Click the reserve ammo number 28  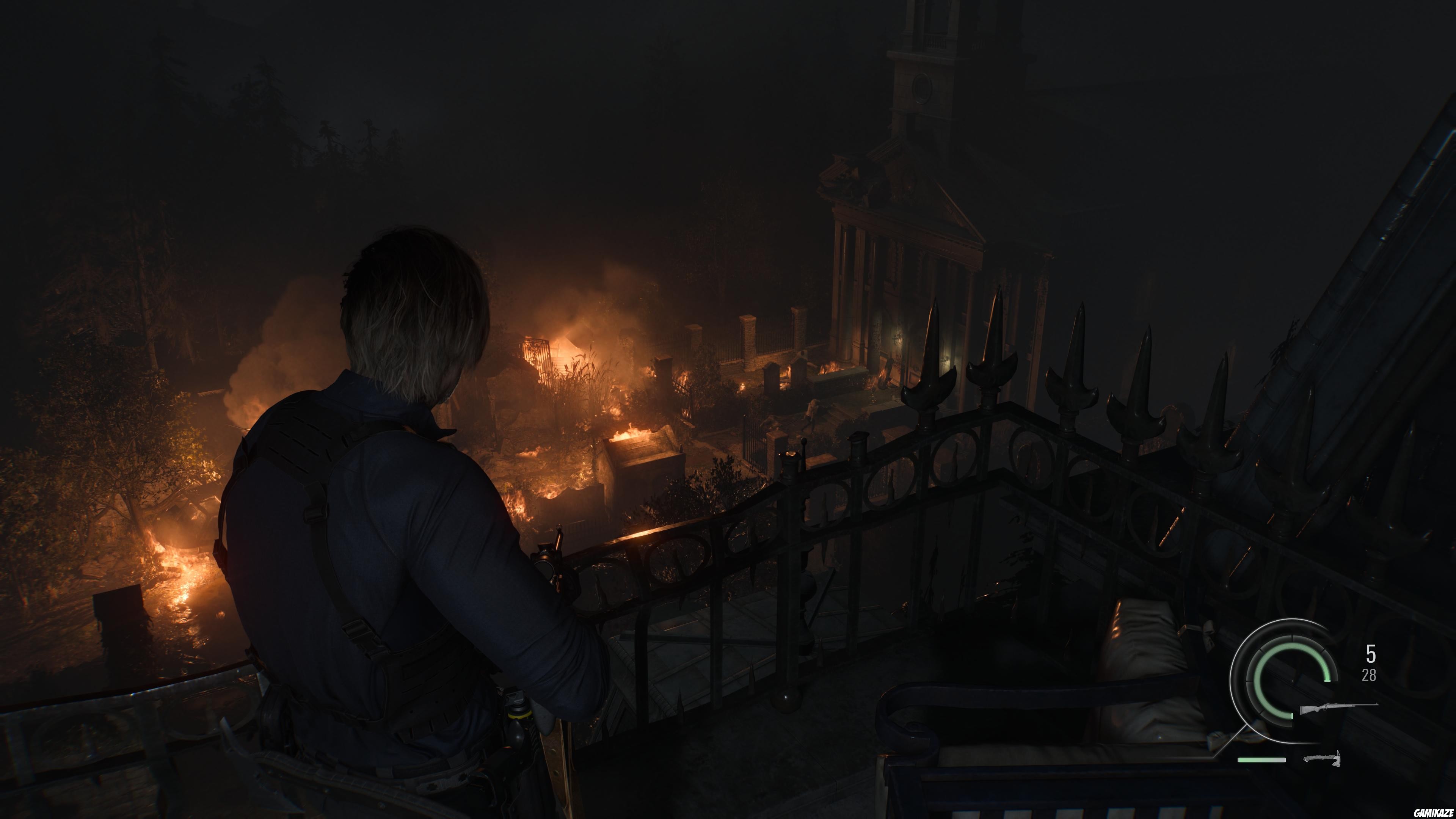(1370, 675)
